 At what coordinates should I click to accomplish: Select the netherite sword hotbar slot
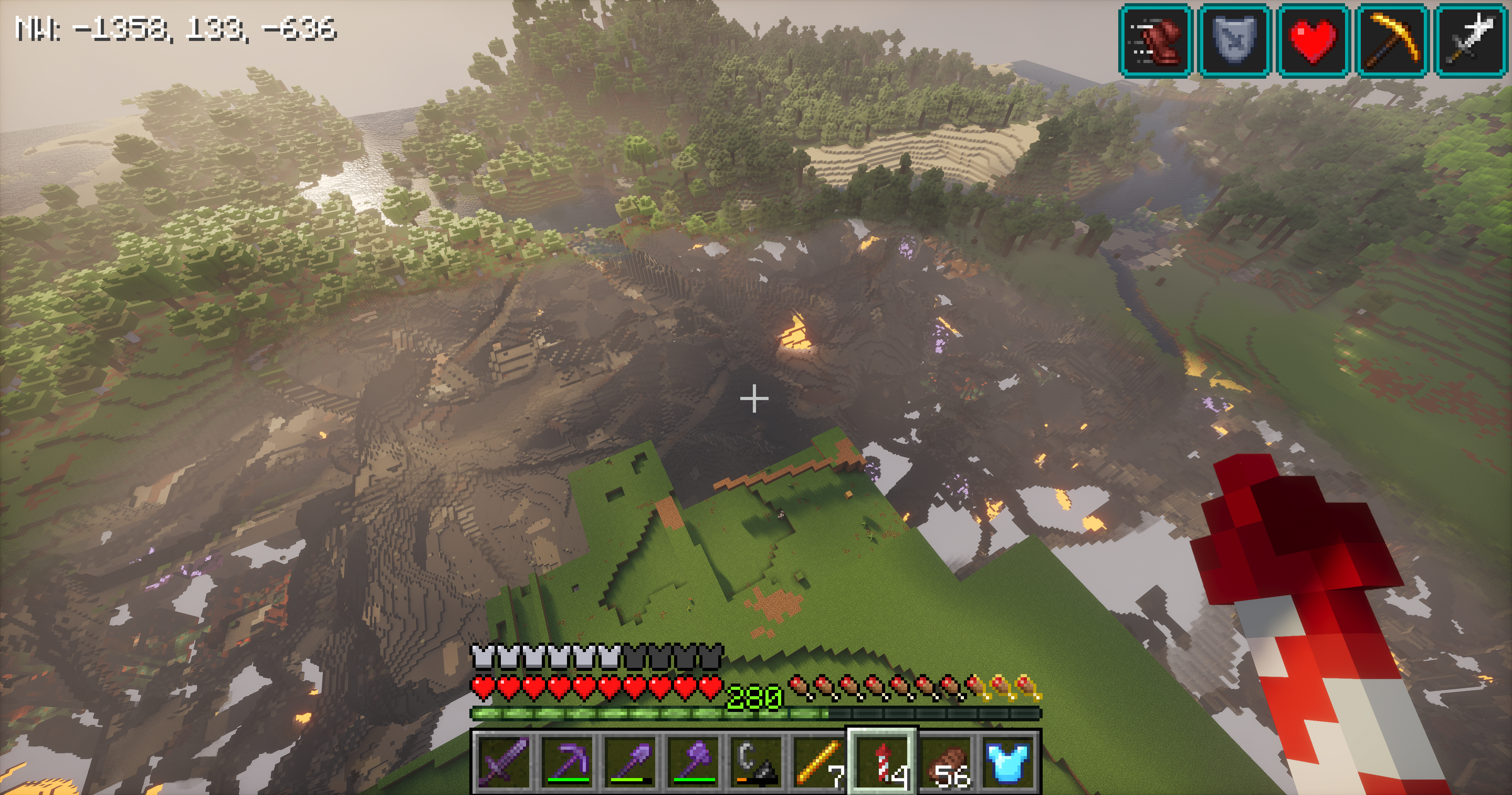504,762
